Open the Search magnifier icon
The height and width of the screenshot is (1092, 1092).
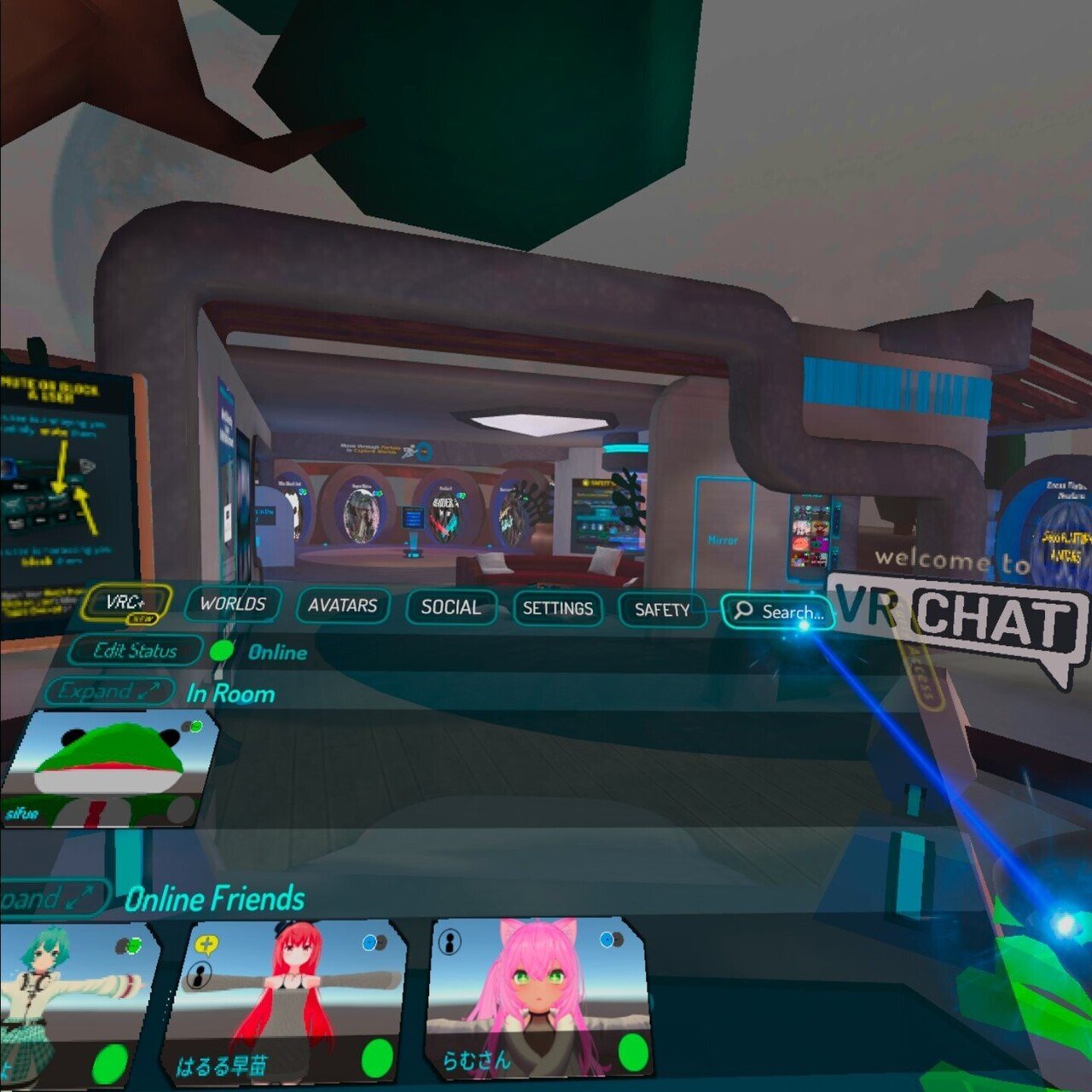(x=743, y=611)
